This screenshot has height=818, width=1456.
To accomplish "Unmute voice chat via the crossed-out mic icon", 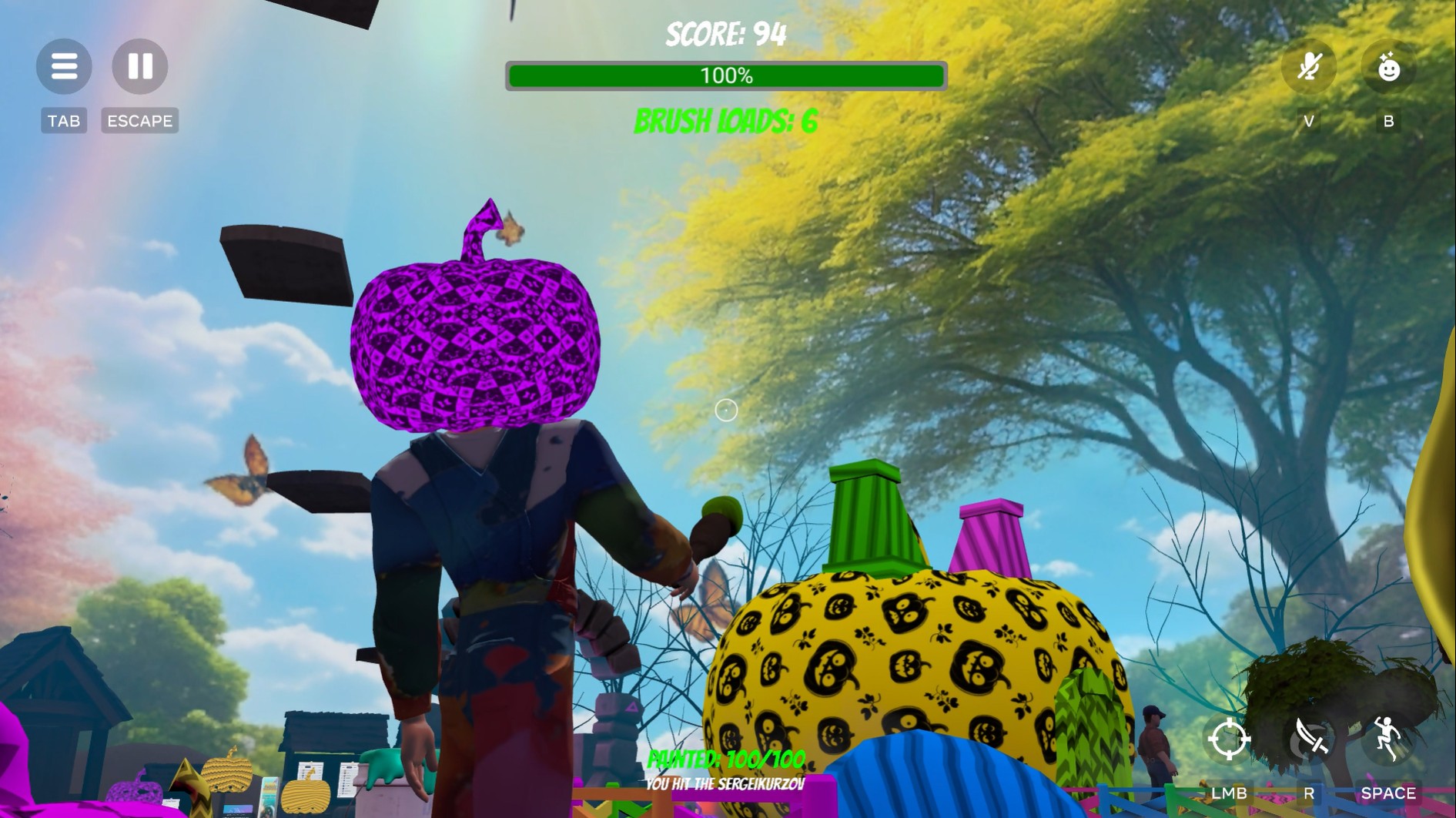I will 1308,68.
